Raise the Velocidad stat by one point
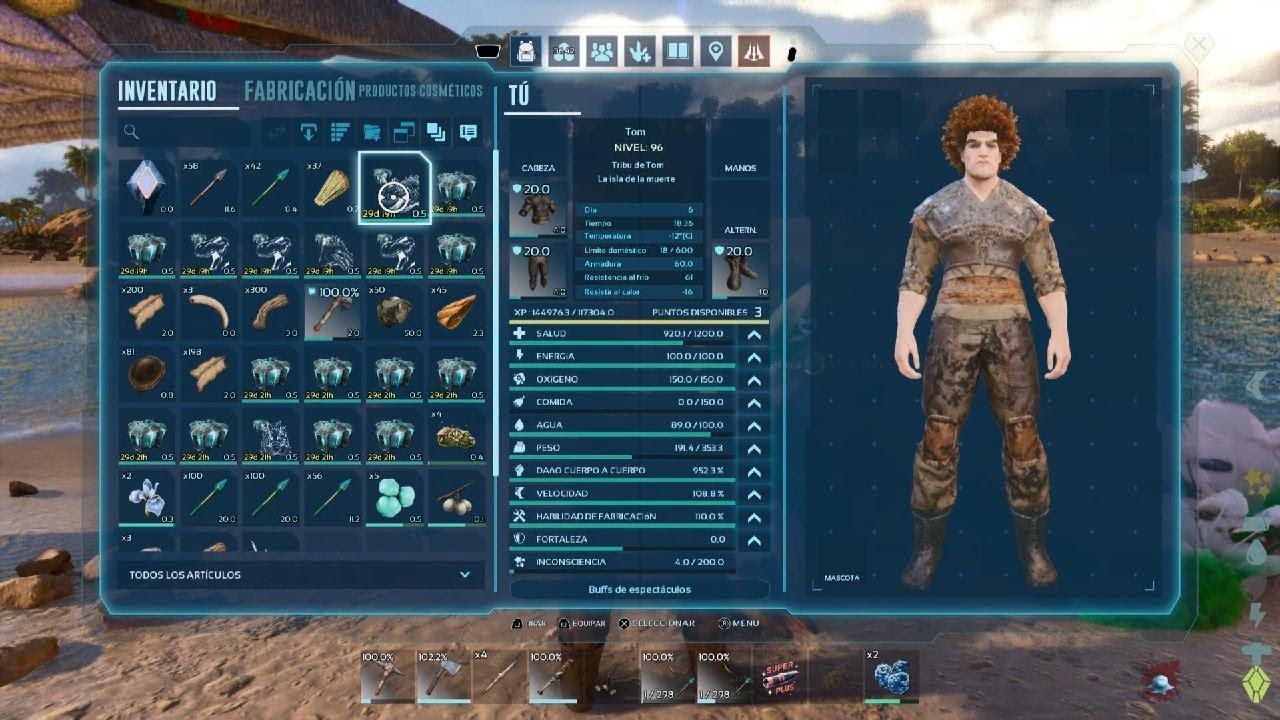1280x720 pixels. click(x=754, y=494)
